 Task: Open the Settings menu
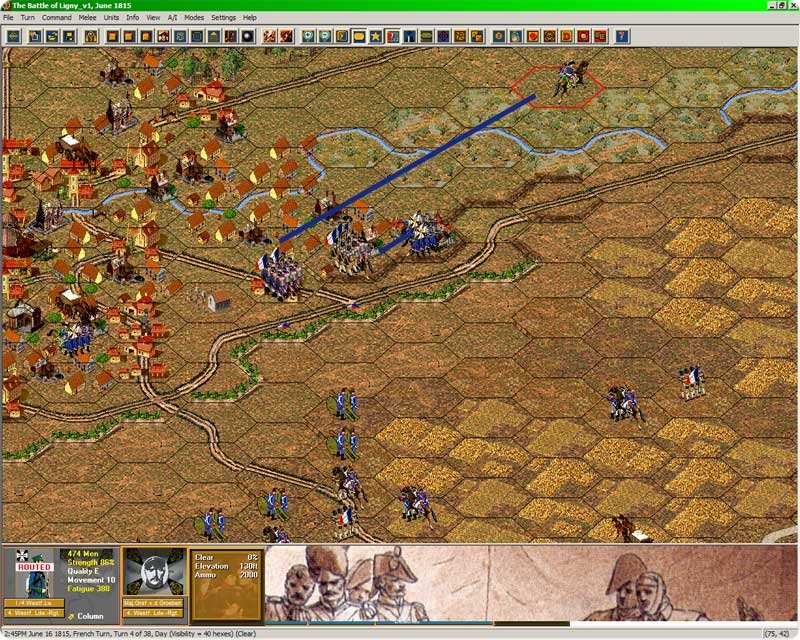pos(223,17)
